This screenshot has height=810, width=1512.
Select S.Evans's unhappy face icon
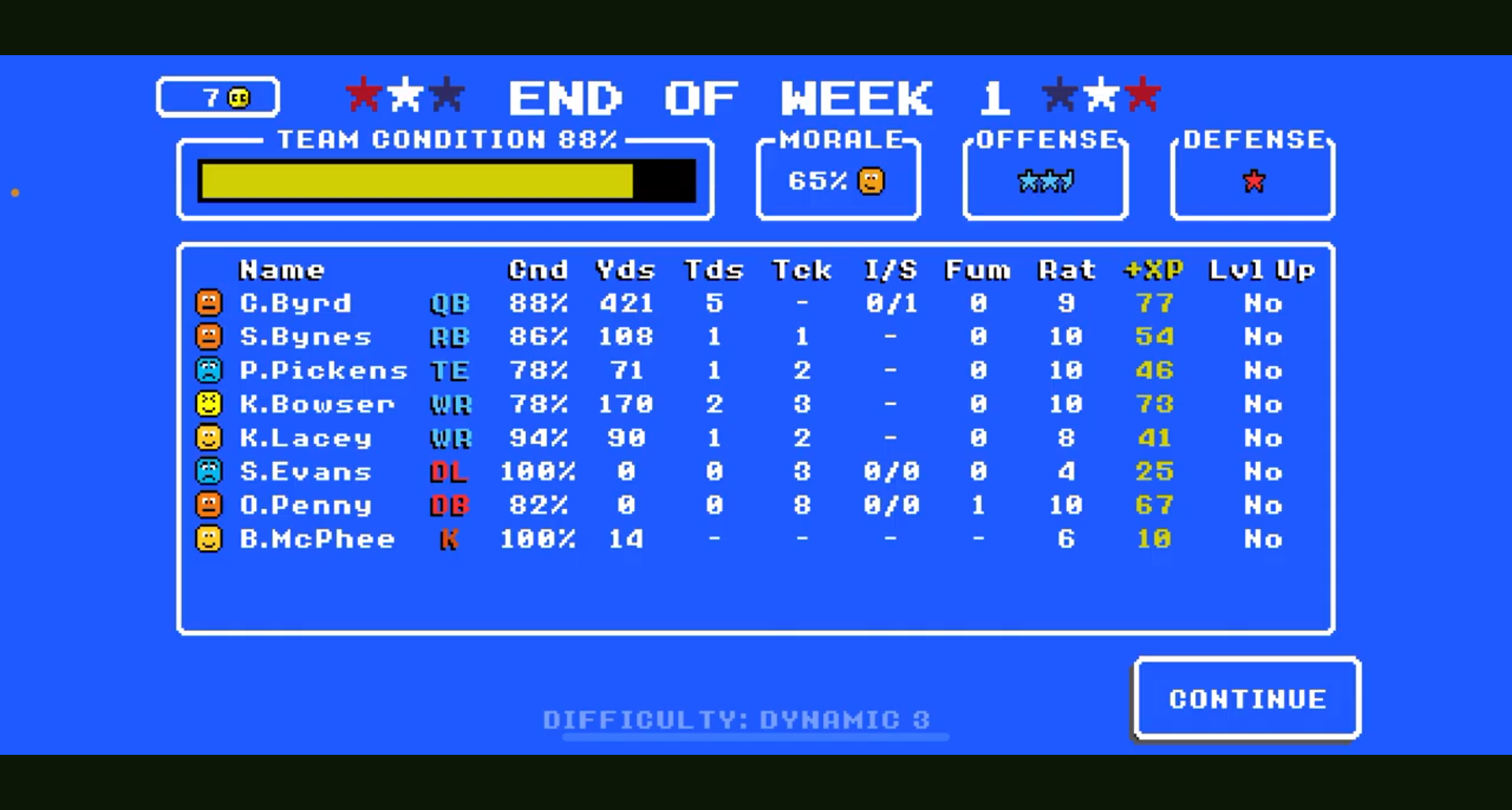point(209,471)
